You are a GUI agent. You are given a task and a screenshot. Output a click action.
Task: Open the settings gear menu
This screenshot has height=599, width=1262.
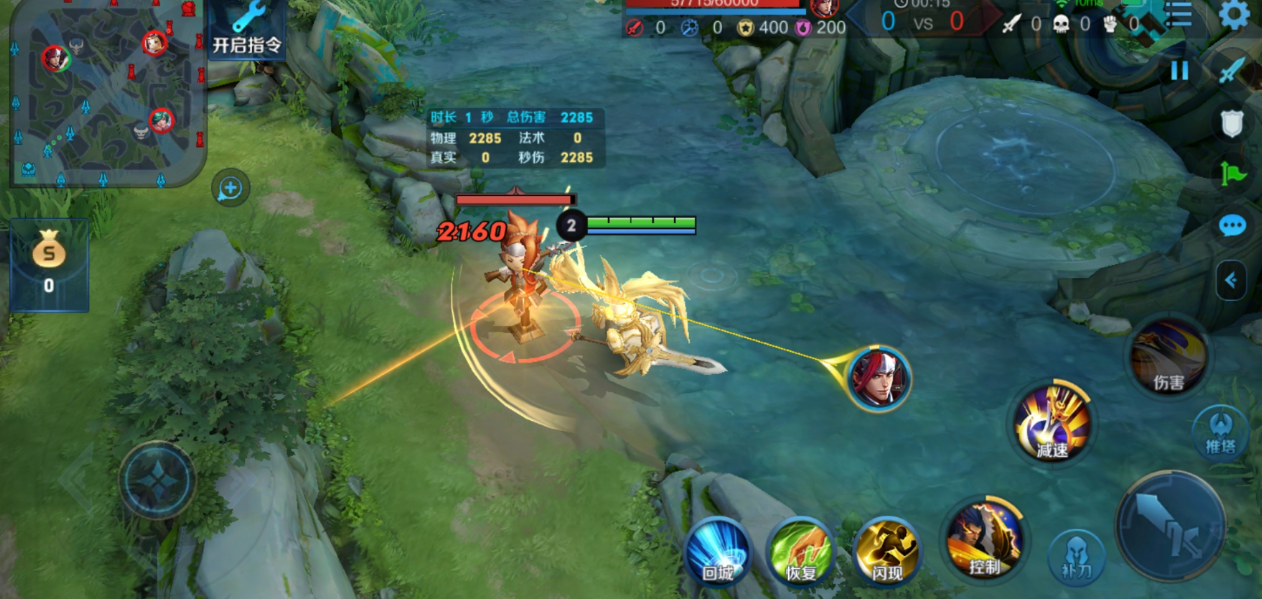click(x=1235, y=14)
